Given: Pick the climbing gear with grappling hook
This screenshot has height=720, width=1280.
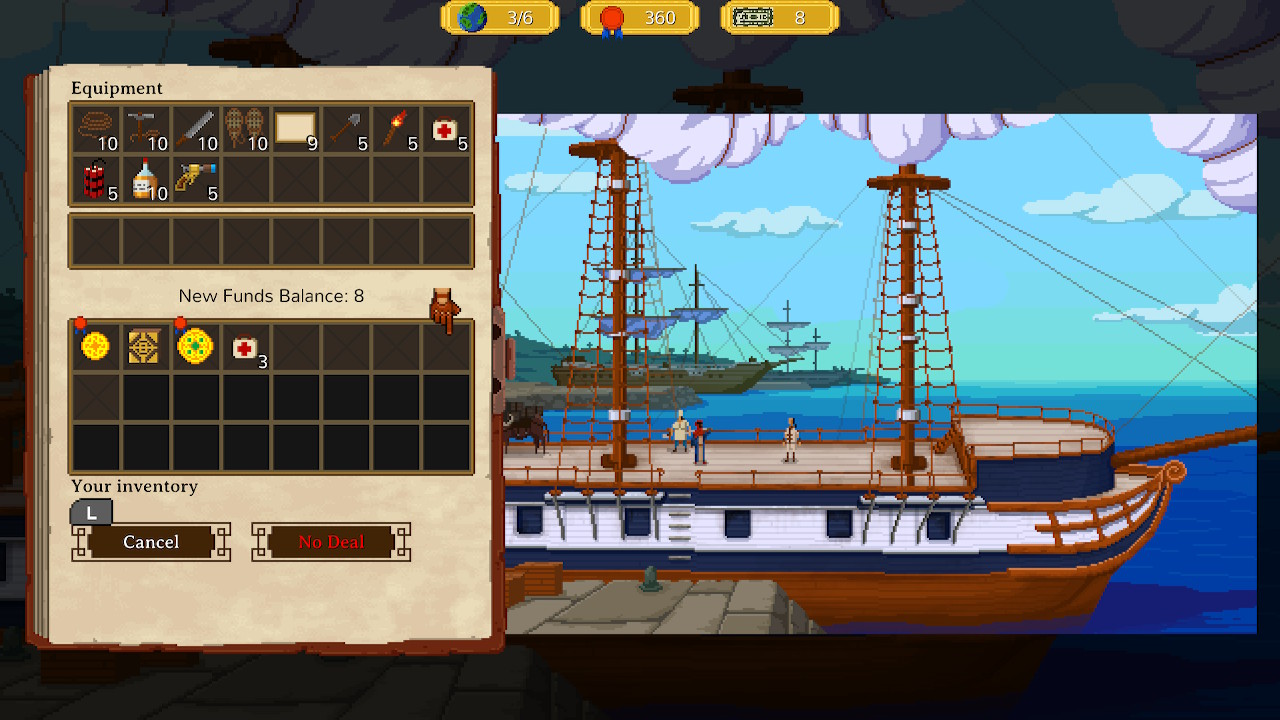Looking at the screenshot, I should tap(146, 129).
